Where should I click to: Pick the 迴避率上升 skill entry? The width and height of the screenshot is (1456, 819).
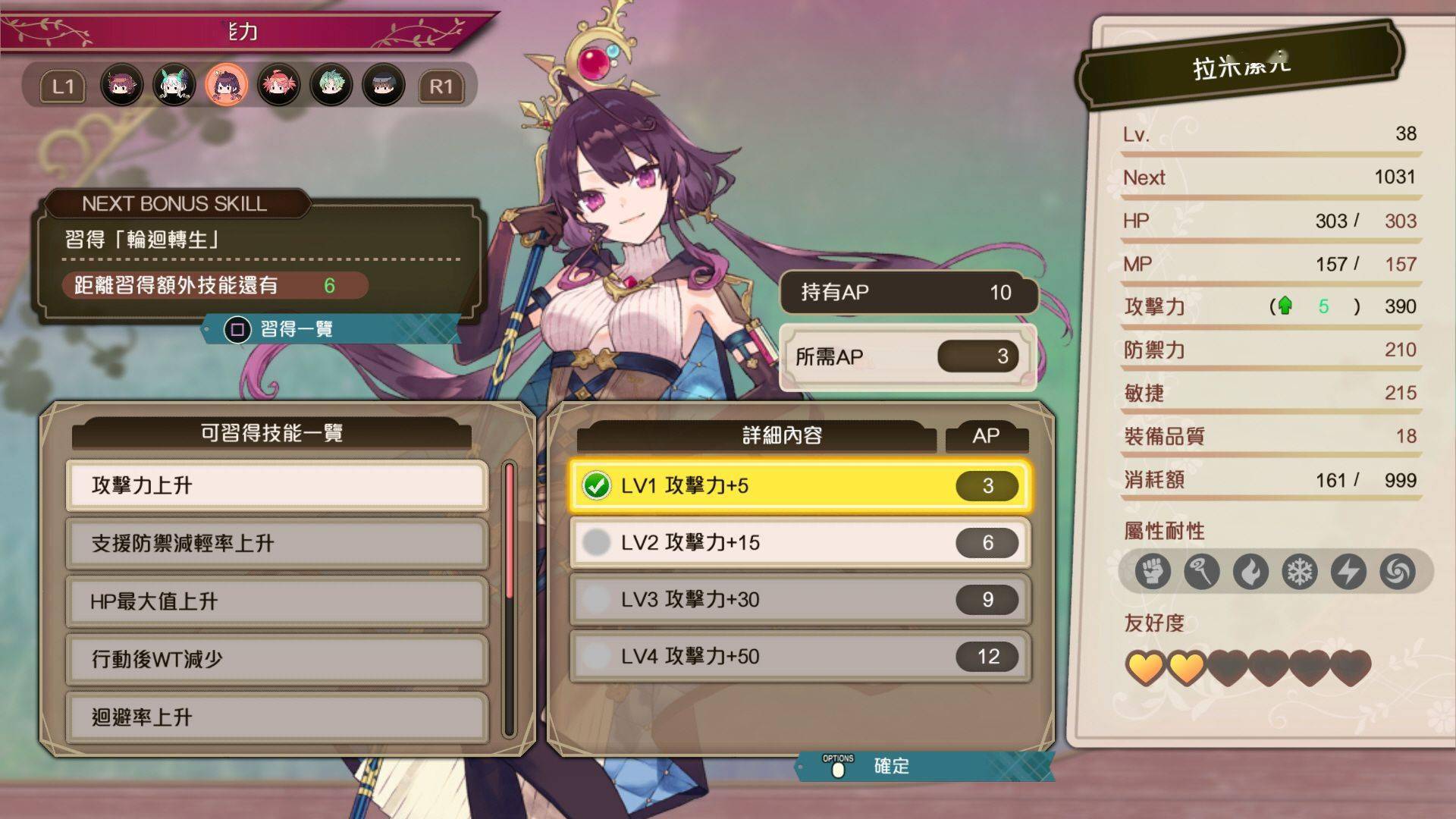pos(277,717)
